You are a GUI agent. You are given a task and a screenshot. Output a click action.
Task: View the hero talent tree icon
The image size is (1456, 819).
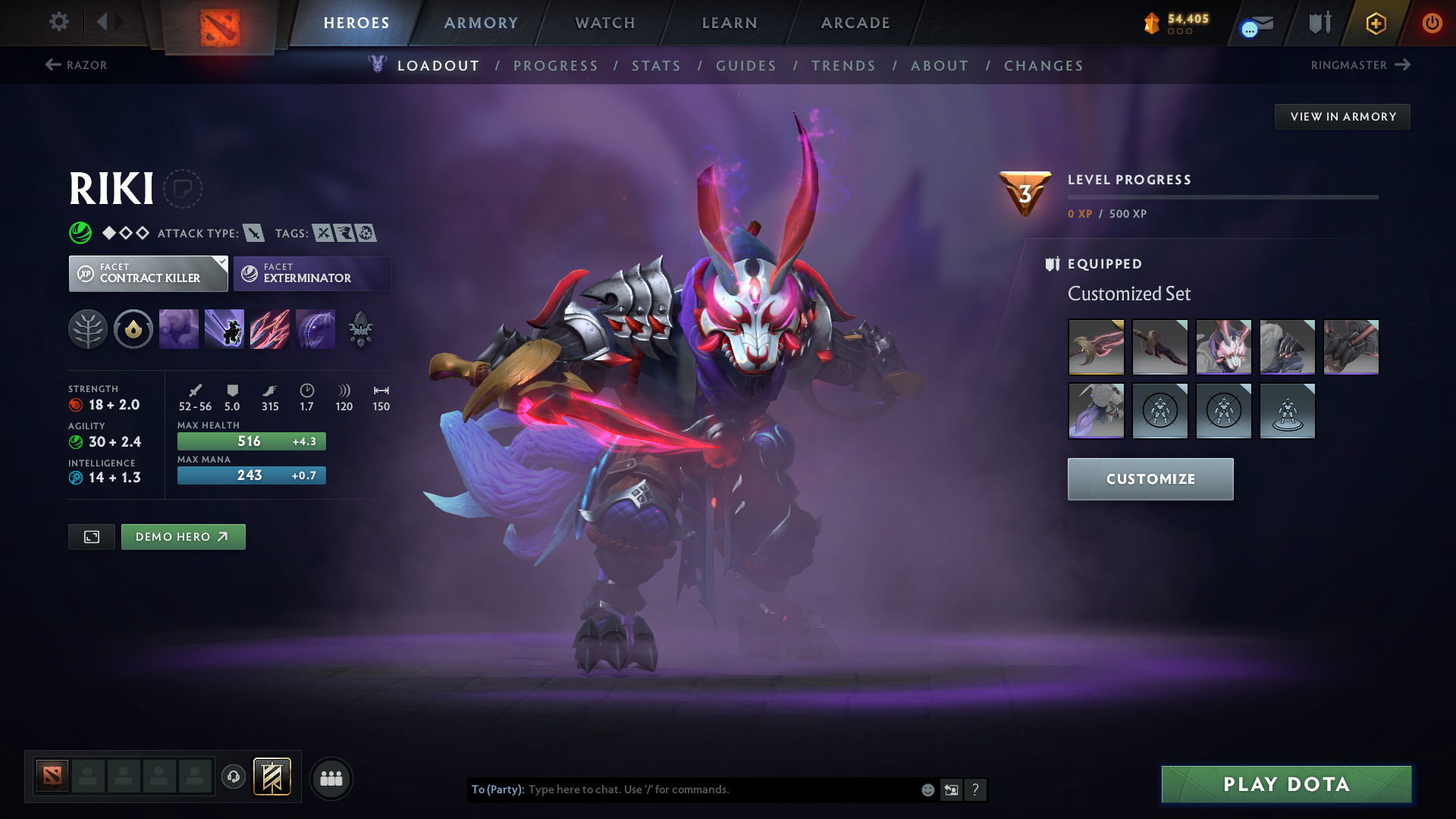88,329
